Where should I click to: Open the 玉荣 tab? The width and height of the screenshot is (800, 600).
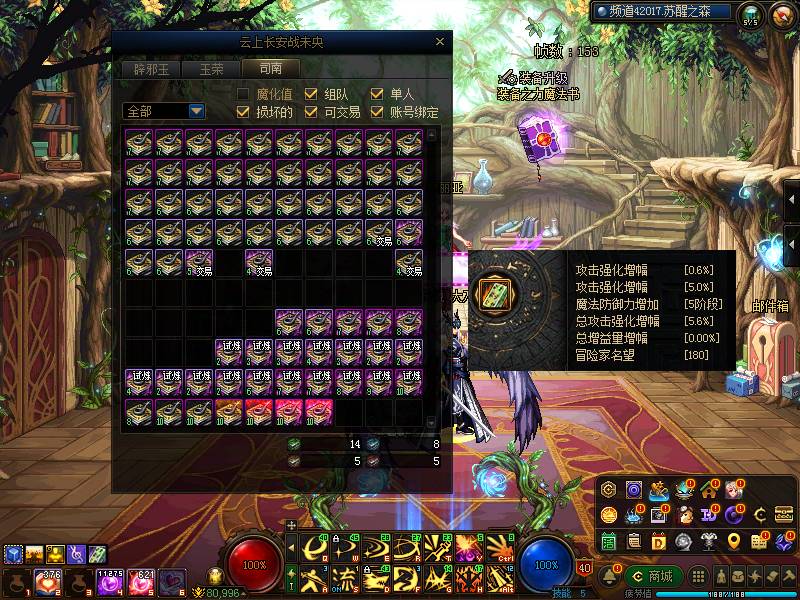[x=211, y=69]
